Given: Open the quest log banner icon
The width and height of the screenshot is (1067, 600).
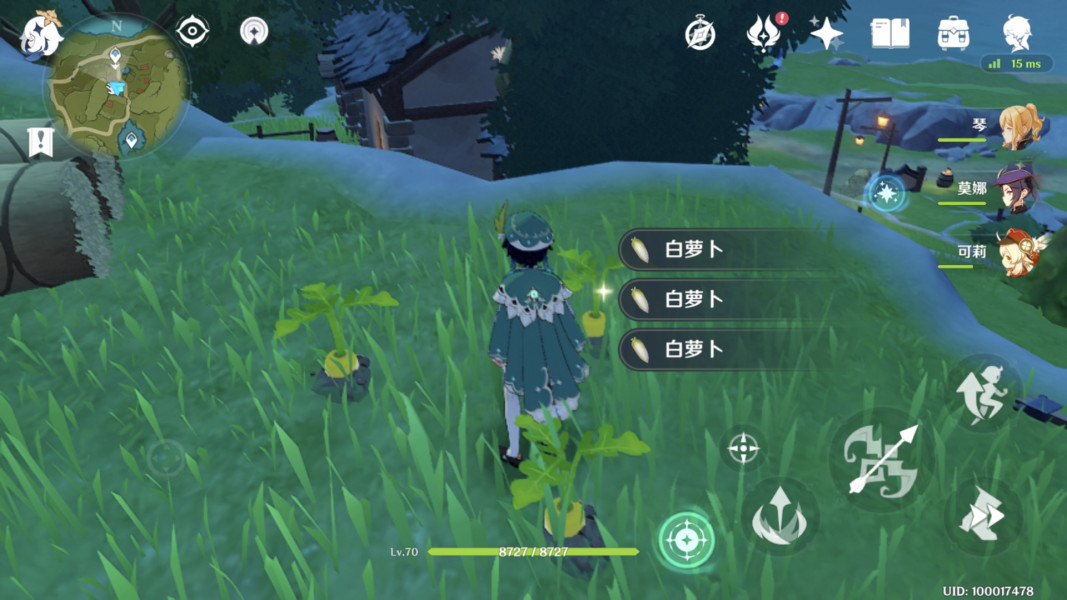Looking at the screenshot, I should 40,142.
